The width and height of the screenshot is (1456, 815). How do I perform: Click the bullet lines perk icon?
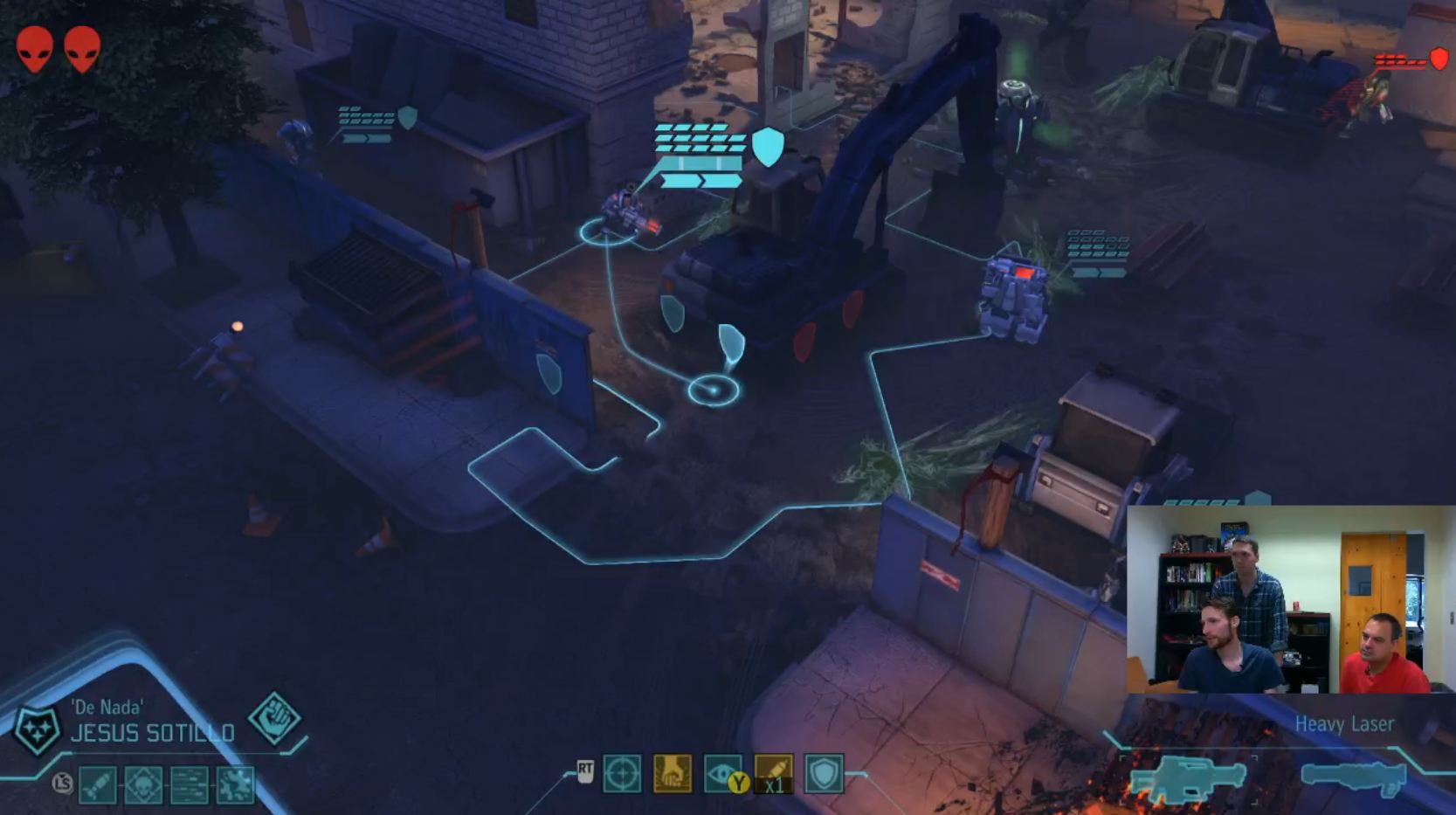pyautogui.click(x=189, y=784)
